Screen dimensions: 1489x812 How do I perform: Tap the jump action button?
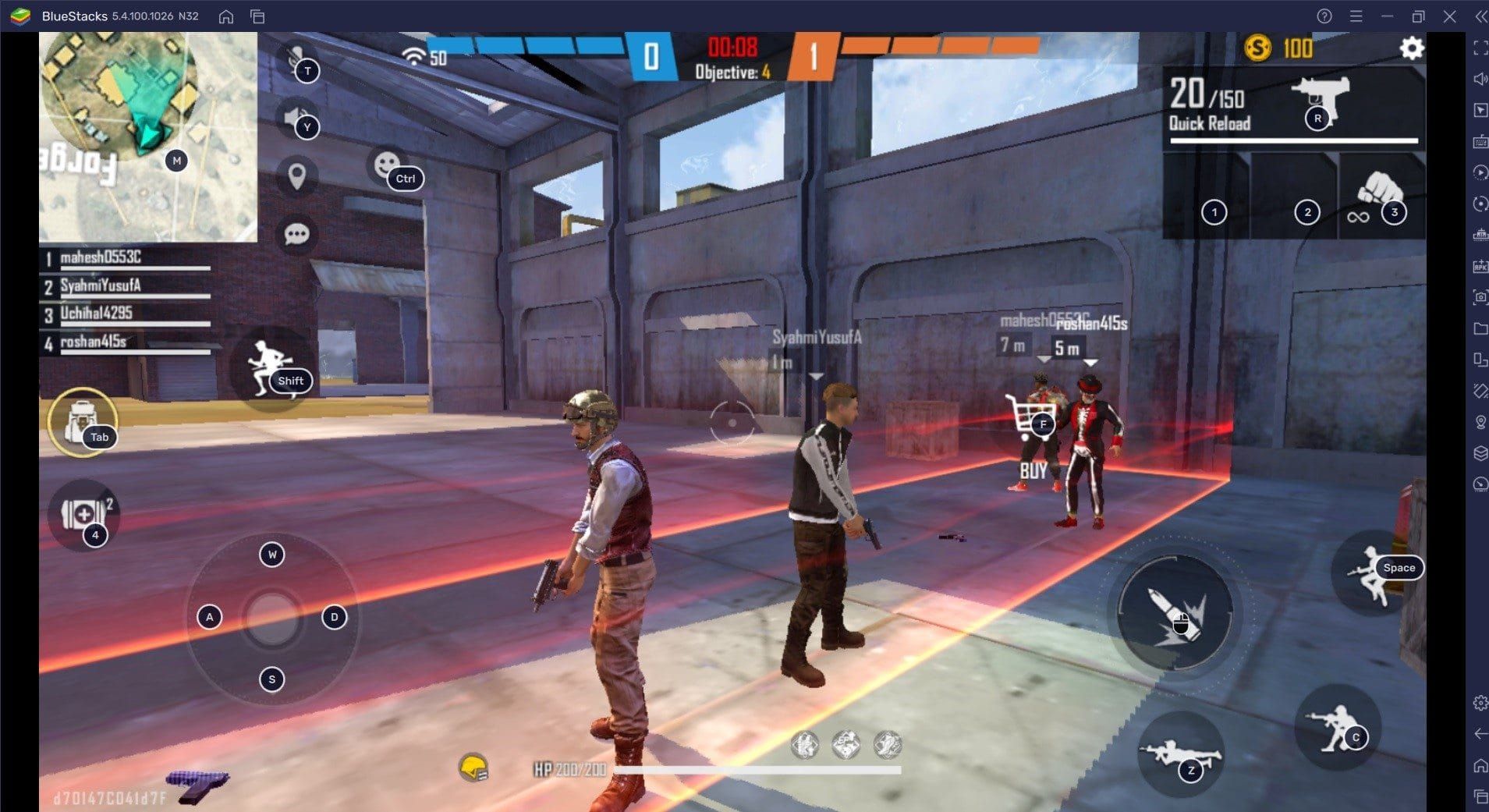tap(1374, 574)
